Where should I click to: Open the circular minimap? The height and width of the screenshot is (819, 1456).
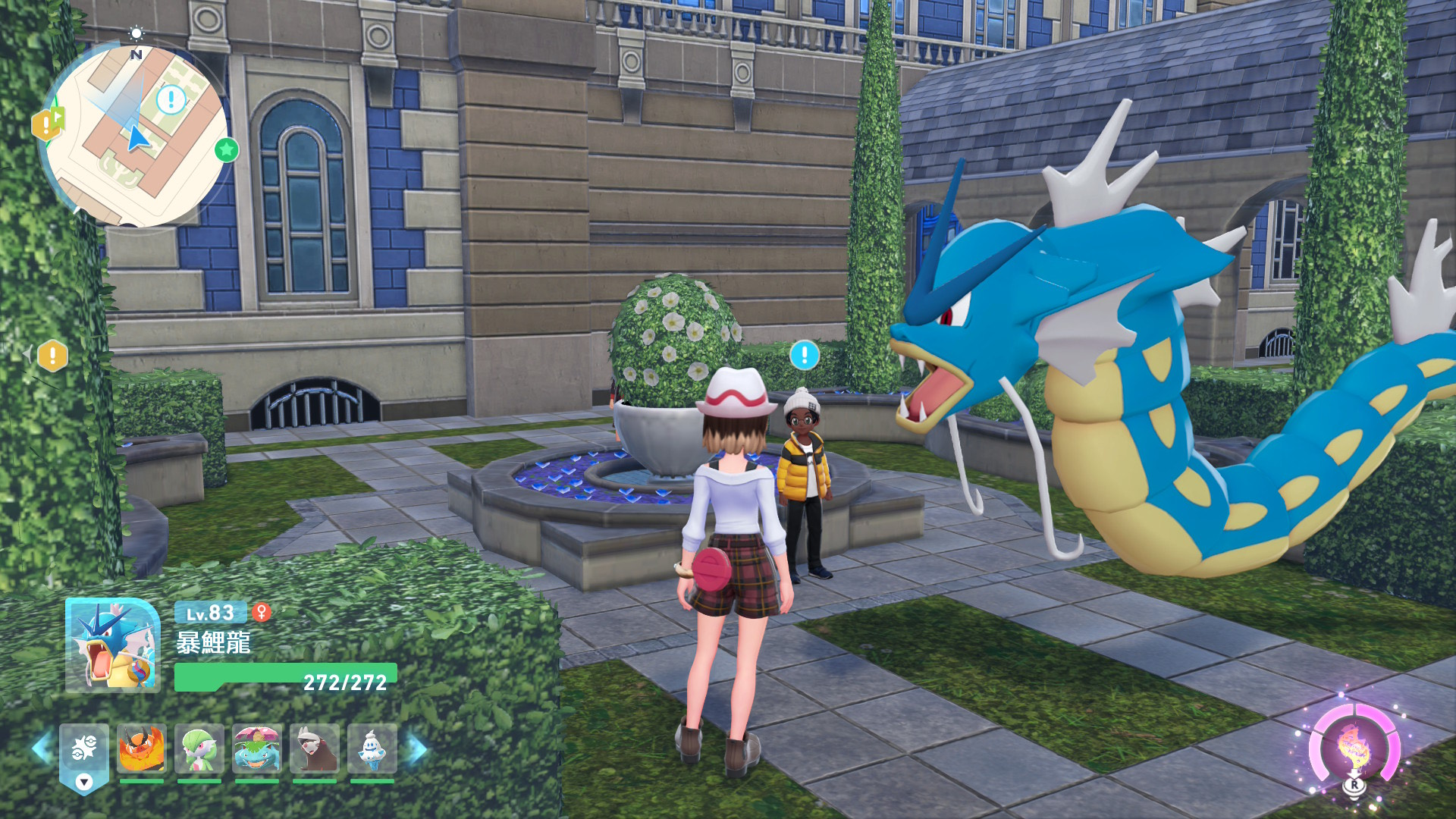click(135, 136)
